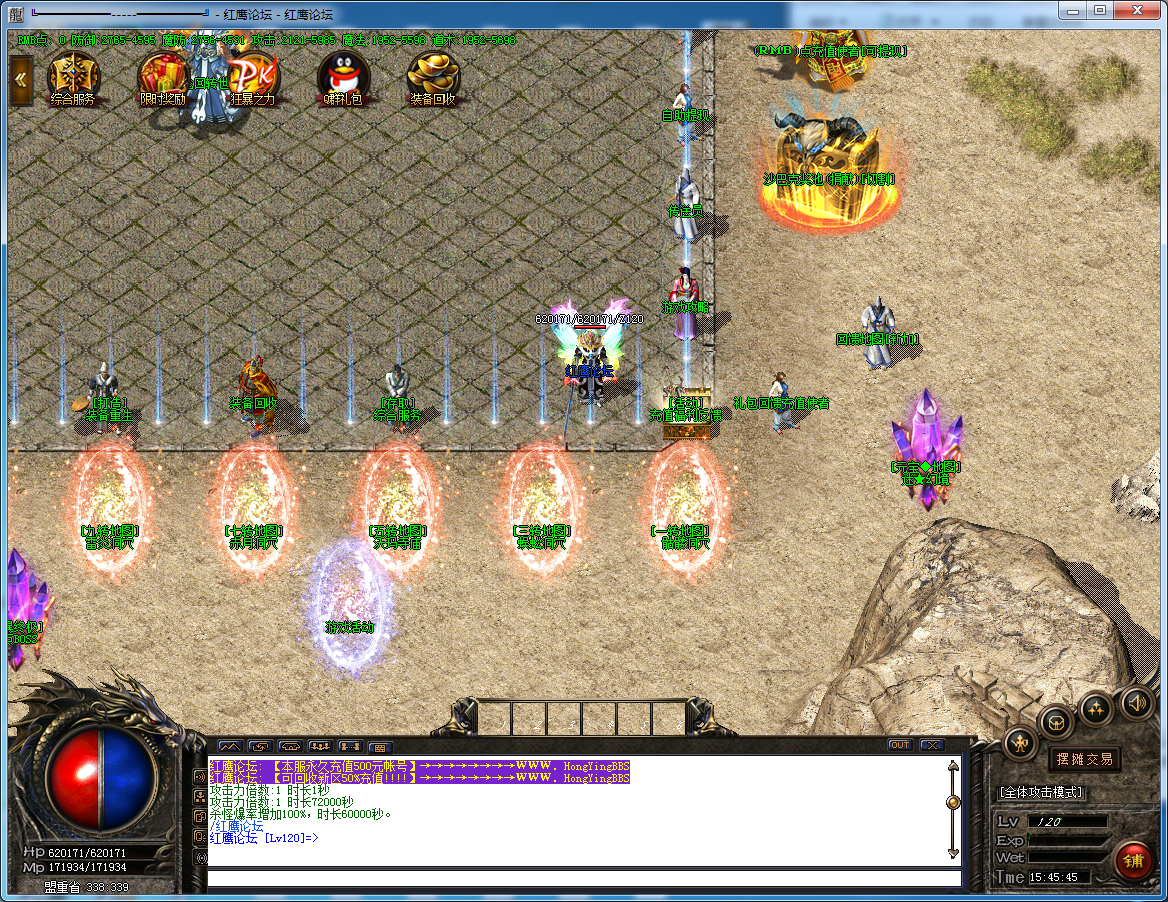Click the 摆摊交易 stall trade button
Image resolution: width=1168 pixels, height=902 pixels.
pos(1085,759)
